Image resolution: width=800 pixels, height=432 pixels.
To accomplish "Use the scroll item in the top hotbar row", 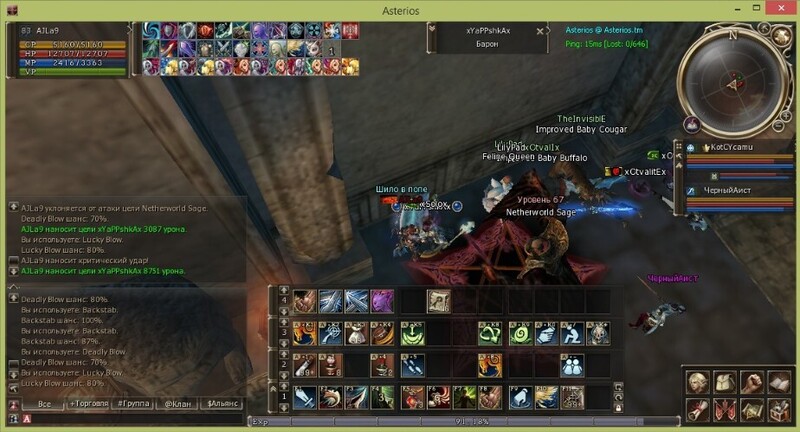I will click(x=438, y=301).
